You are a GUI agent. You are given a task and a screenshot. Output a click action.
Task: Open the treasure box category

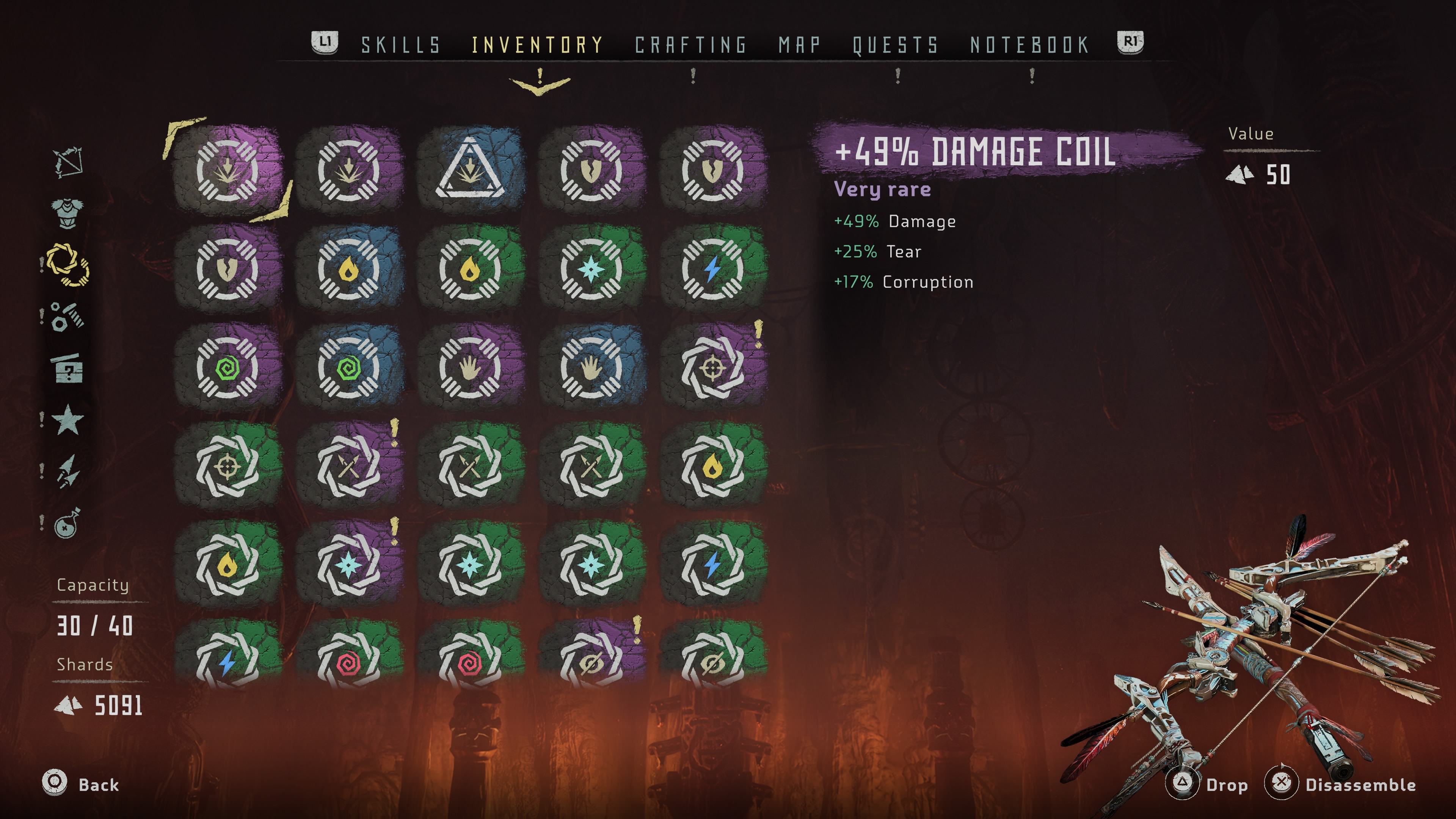point(68,369)
